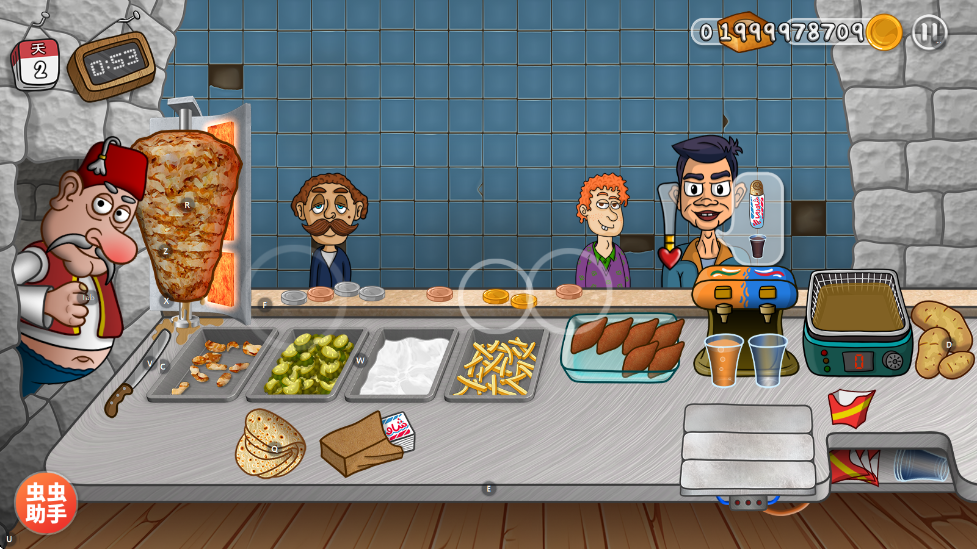Take an empty plastic cup from the shelf
Viewport: 977px width, 549px height.
(x=920, y=463)
